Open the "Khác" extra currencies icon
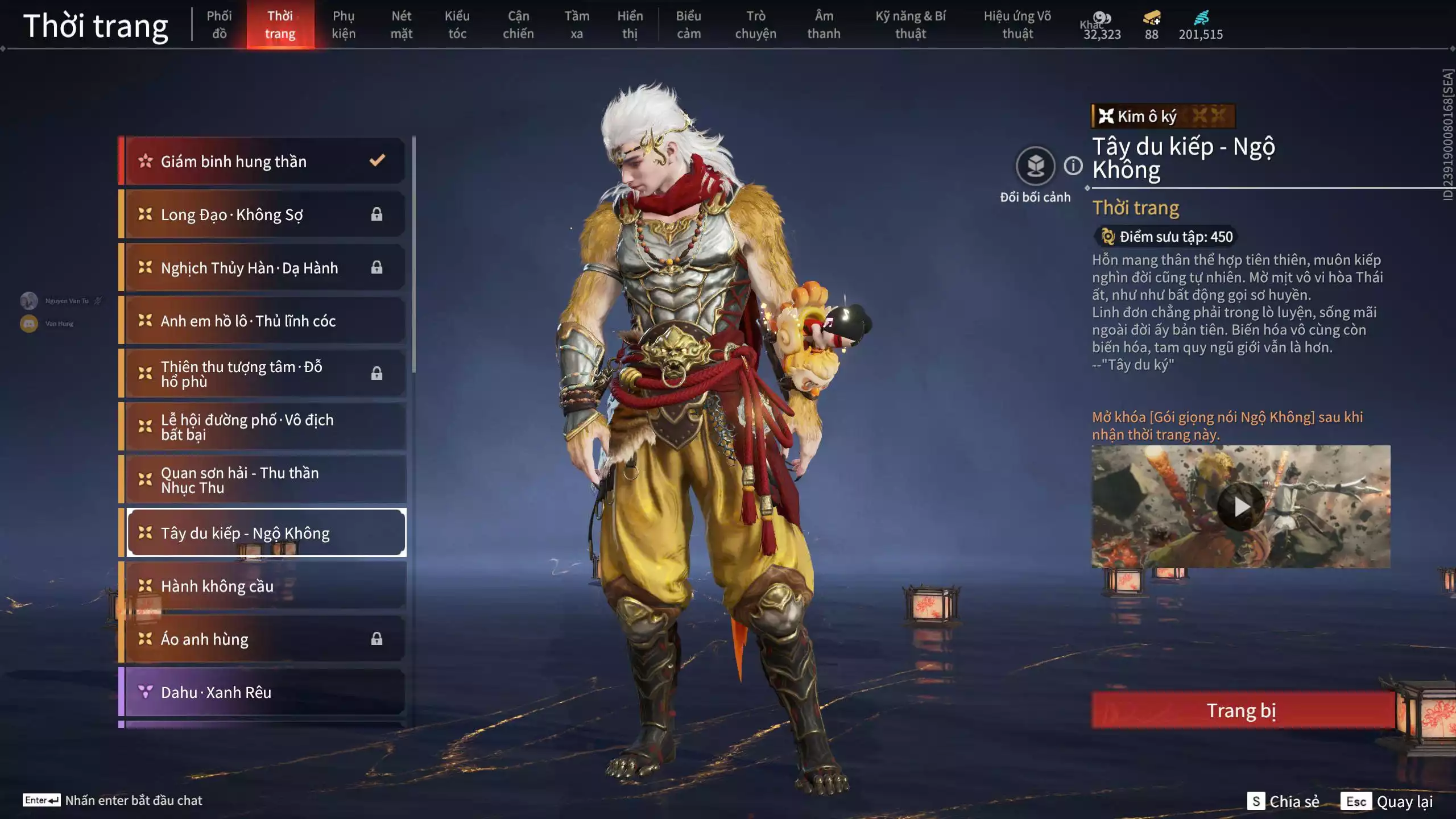1456x819 pixels. 1102,17
